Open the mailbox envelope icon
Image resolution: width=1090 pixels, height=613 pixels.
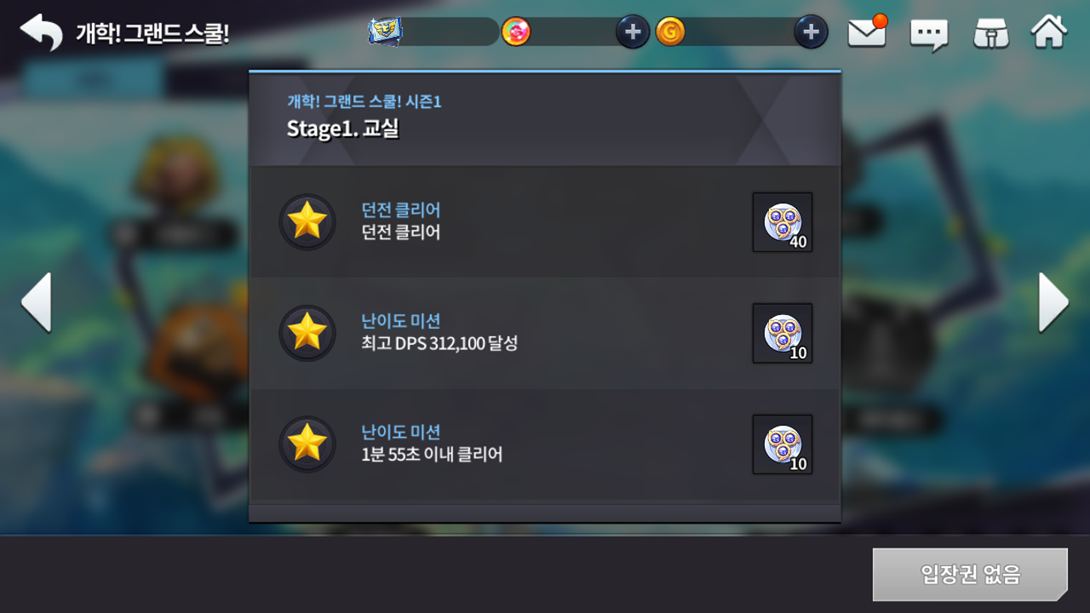point(867,33)
